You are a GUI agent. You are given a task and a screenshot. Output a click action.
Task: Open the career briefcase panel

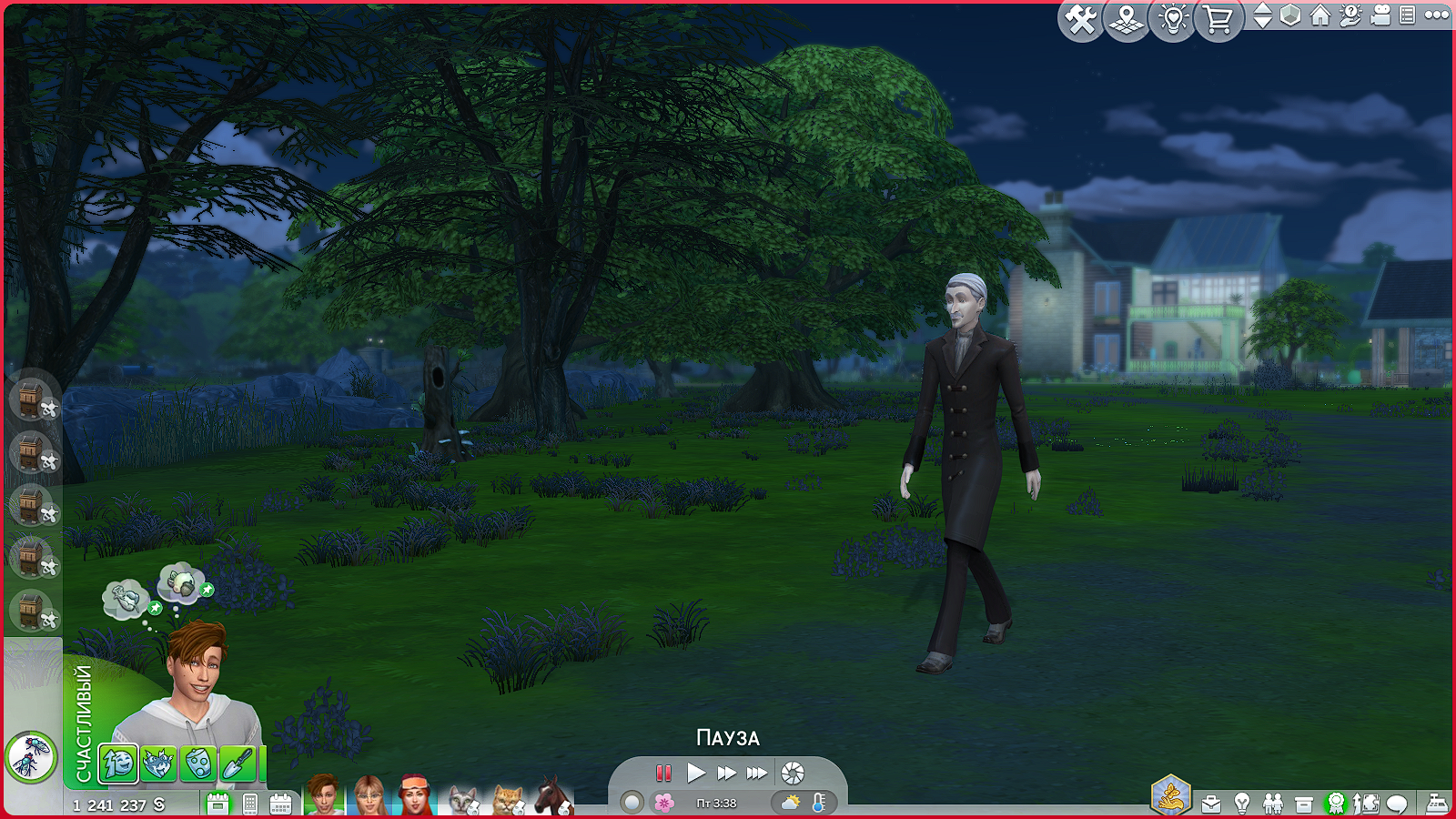tap(1211, 804)
